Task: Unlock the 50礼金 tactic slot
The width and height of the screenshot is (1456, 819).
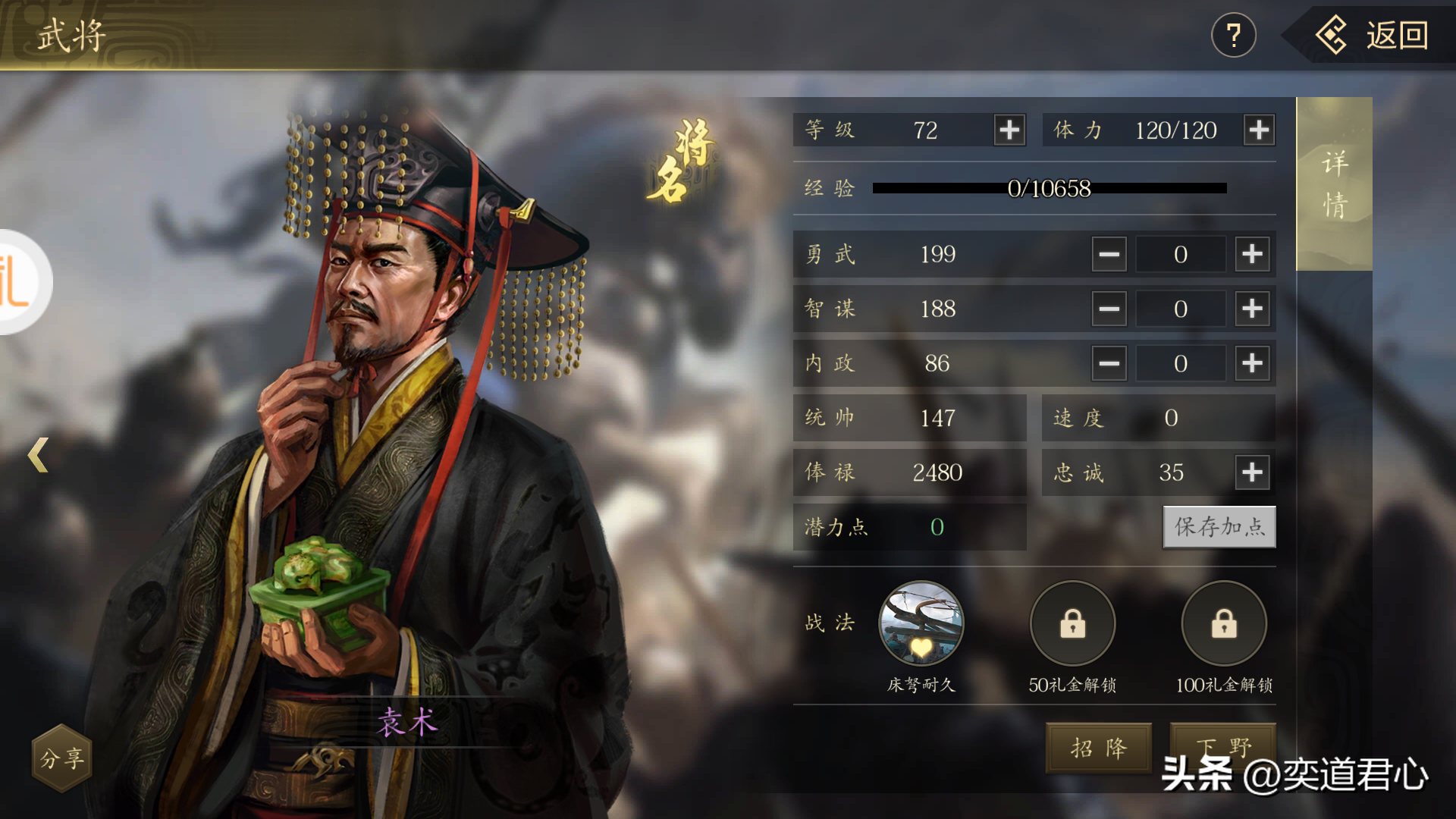Action: (1072, 624)
